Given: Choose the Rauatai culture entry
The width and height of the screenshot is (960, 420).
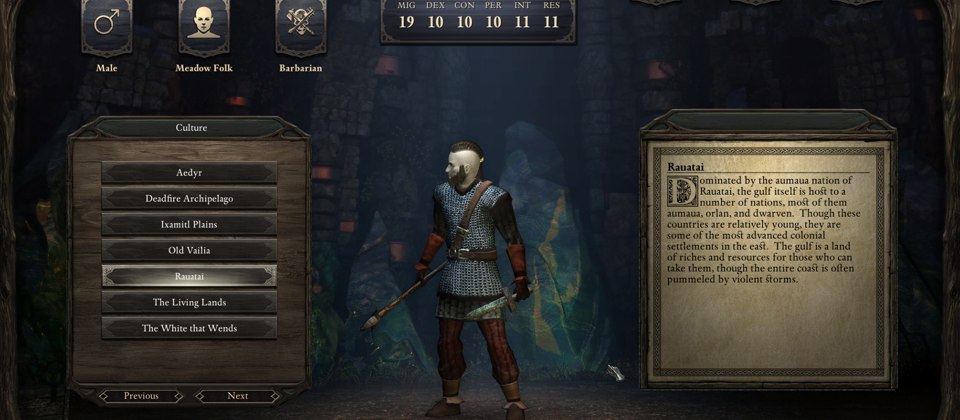Looking at the screenshot, I should point(189,276).
